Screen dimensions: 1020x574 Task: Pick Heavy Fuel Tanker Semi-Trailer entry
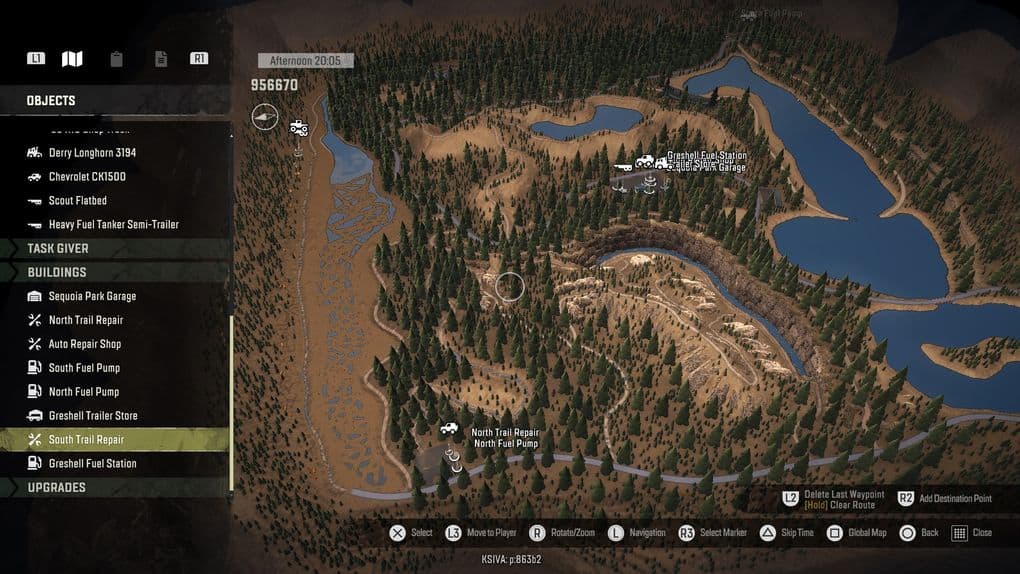pyautogui.click(x=113, y=225)
